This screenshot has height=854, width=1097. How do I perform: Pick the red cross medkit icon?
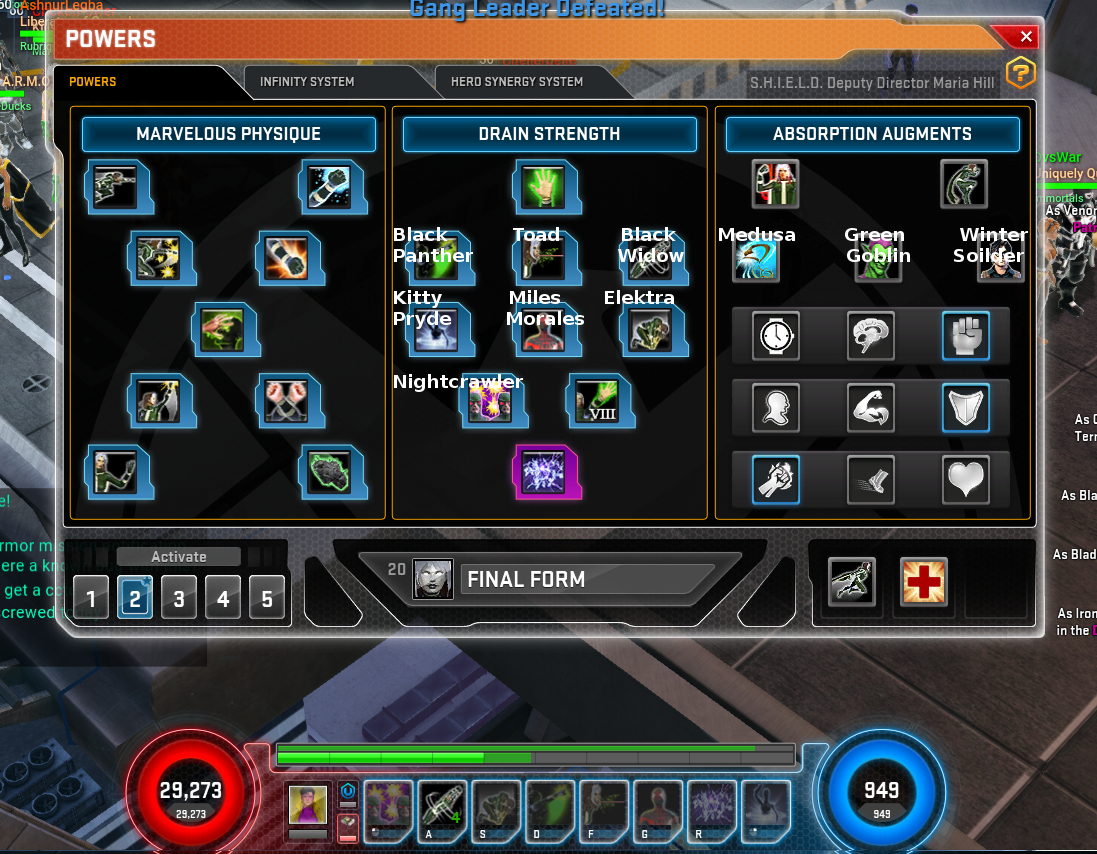click(x=923, y=582)
